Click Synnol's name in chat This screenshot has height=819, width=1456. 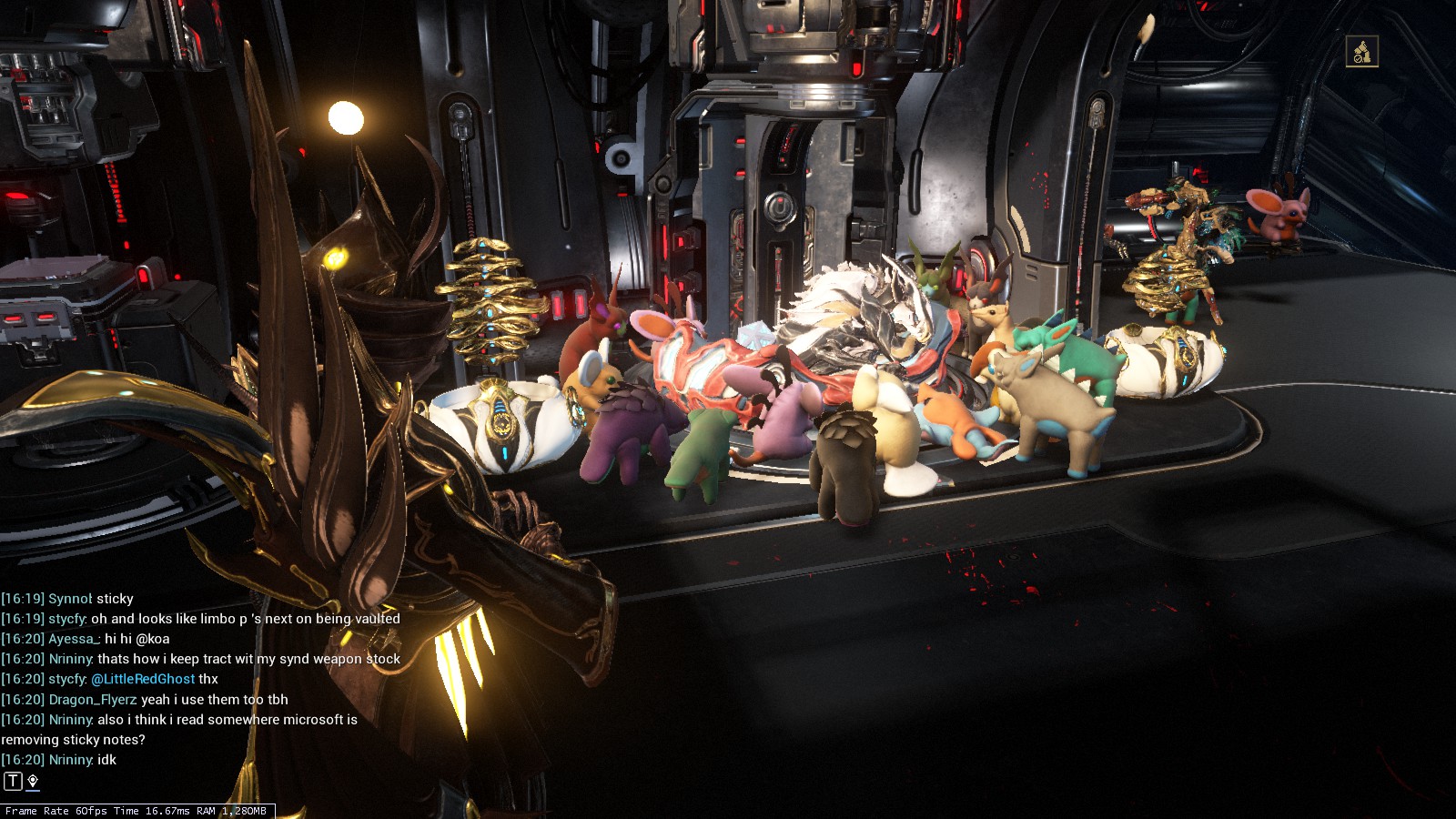69,599
